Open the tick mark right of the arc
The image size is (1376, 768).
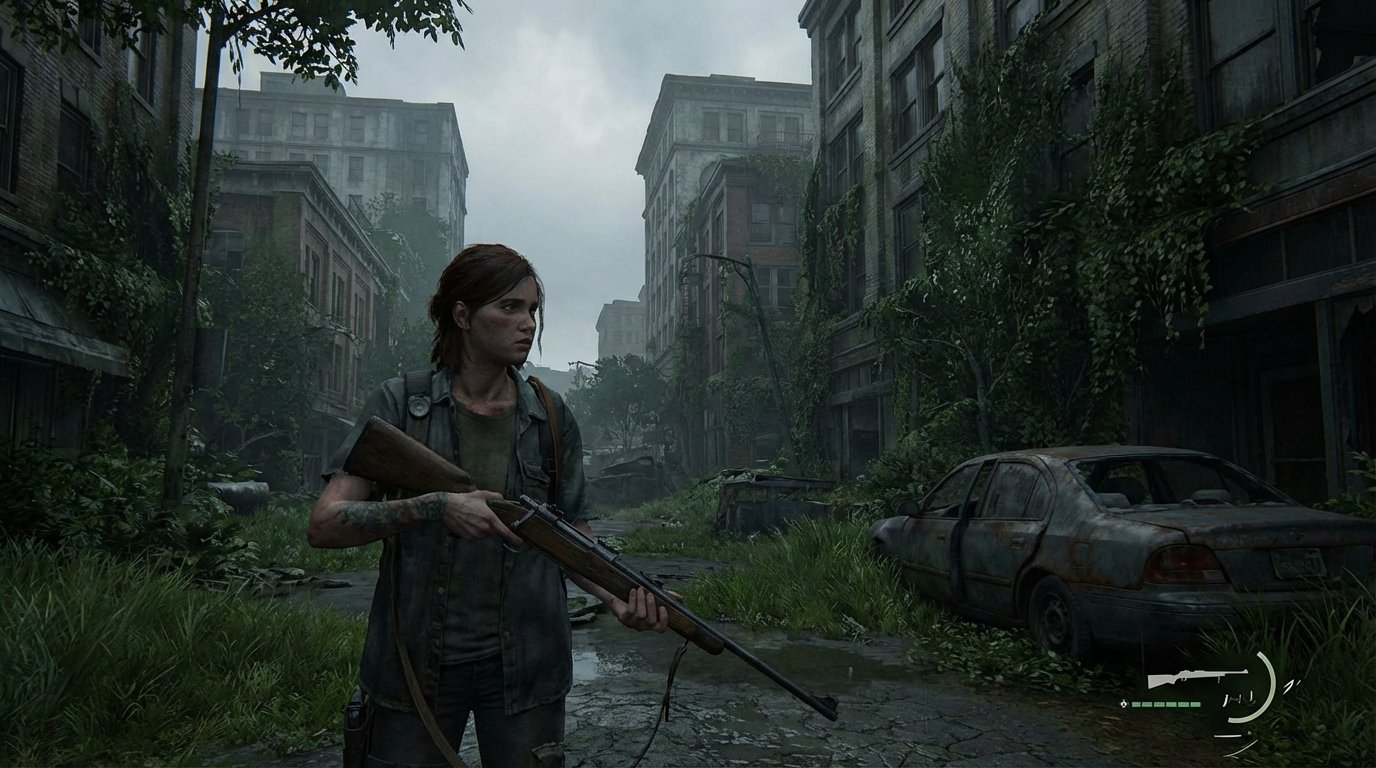[1291, 685]
